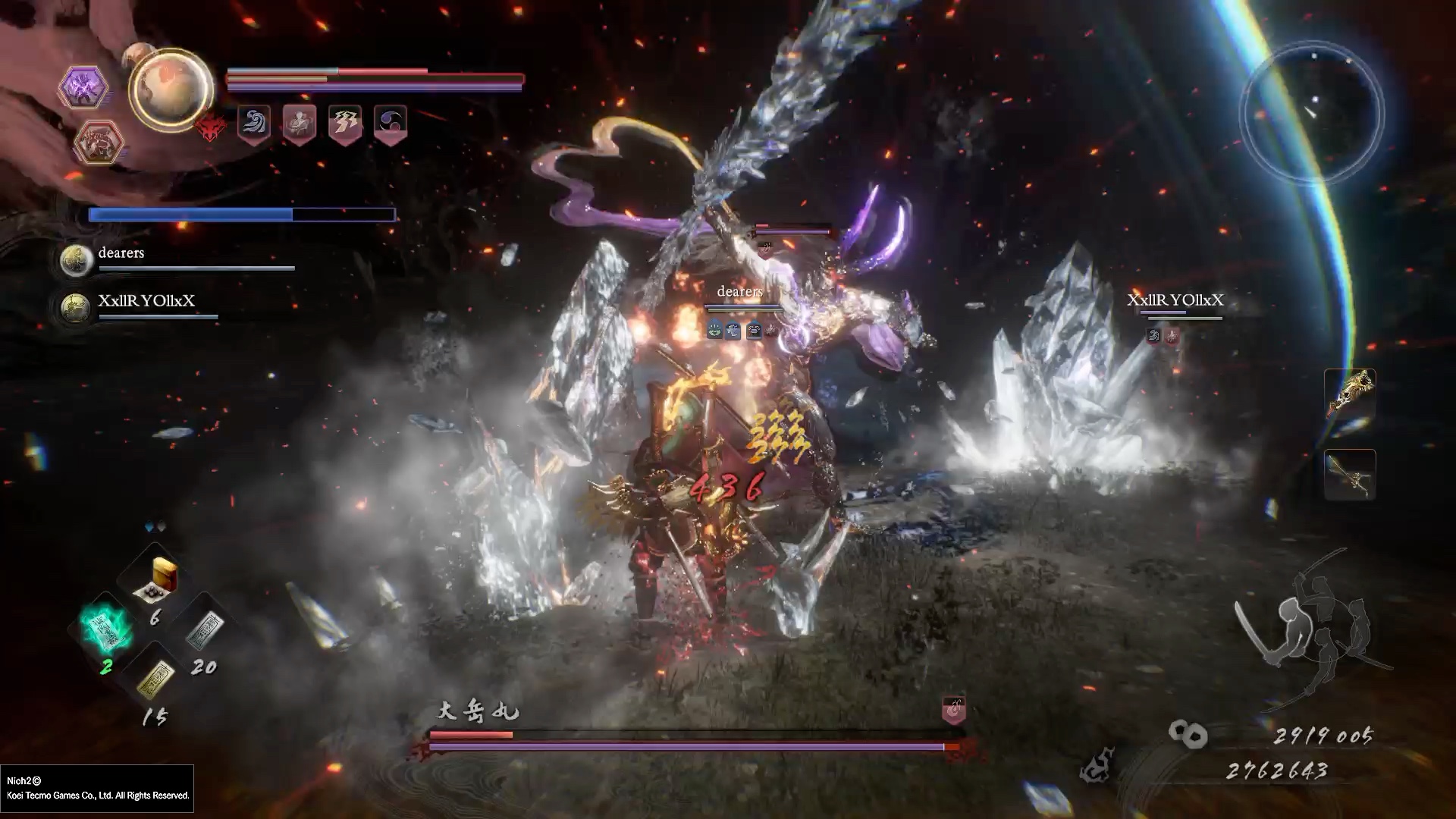
Task: Open the circular compass radar
Action: (1312, 114)
